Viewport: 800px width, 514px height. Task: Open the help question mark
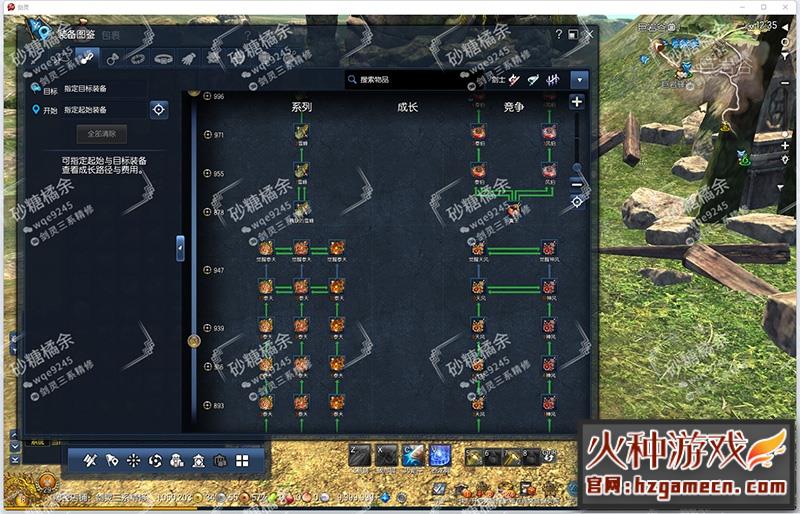click(x=559, y=34)
